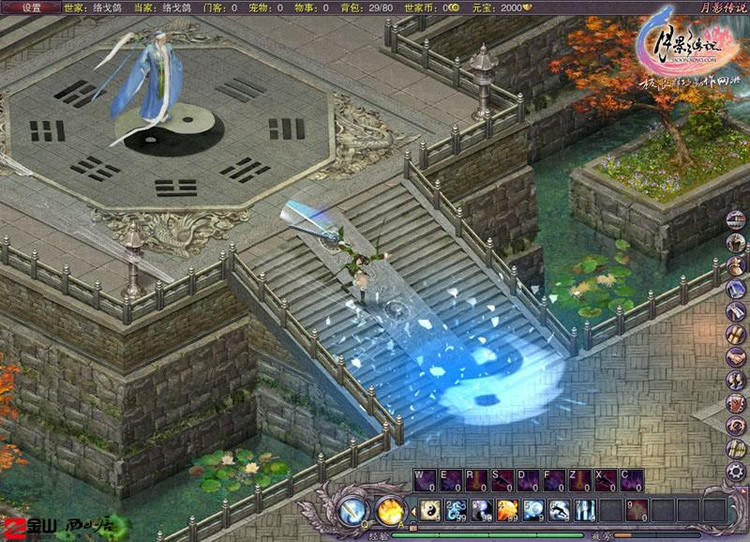Use the leaping figure skill
This screenshot has width=750, height=542.
(x=559, y=510)
